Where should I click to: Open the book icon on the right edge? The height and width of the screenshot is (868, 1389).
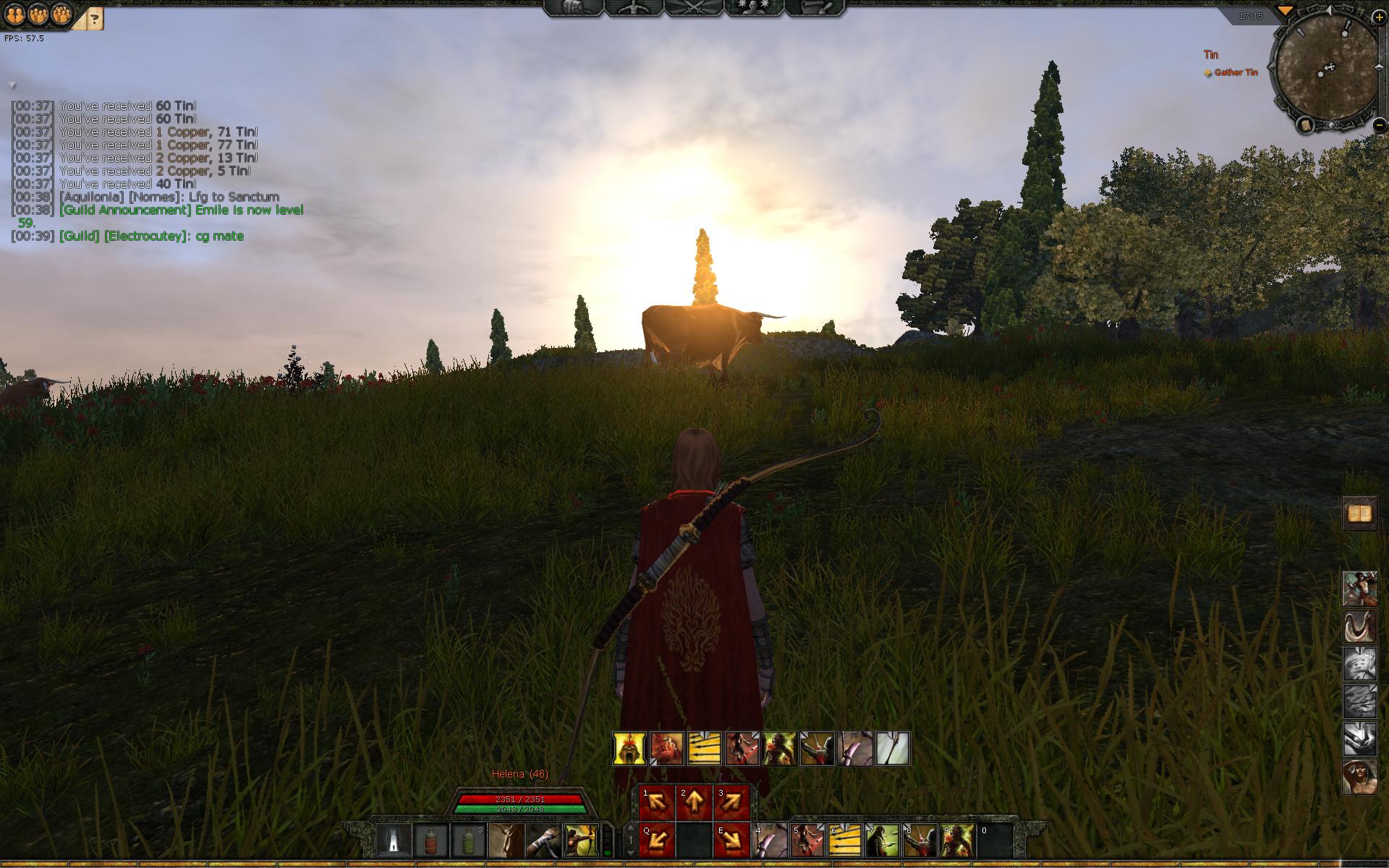coord(1360,514)
